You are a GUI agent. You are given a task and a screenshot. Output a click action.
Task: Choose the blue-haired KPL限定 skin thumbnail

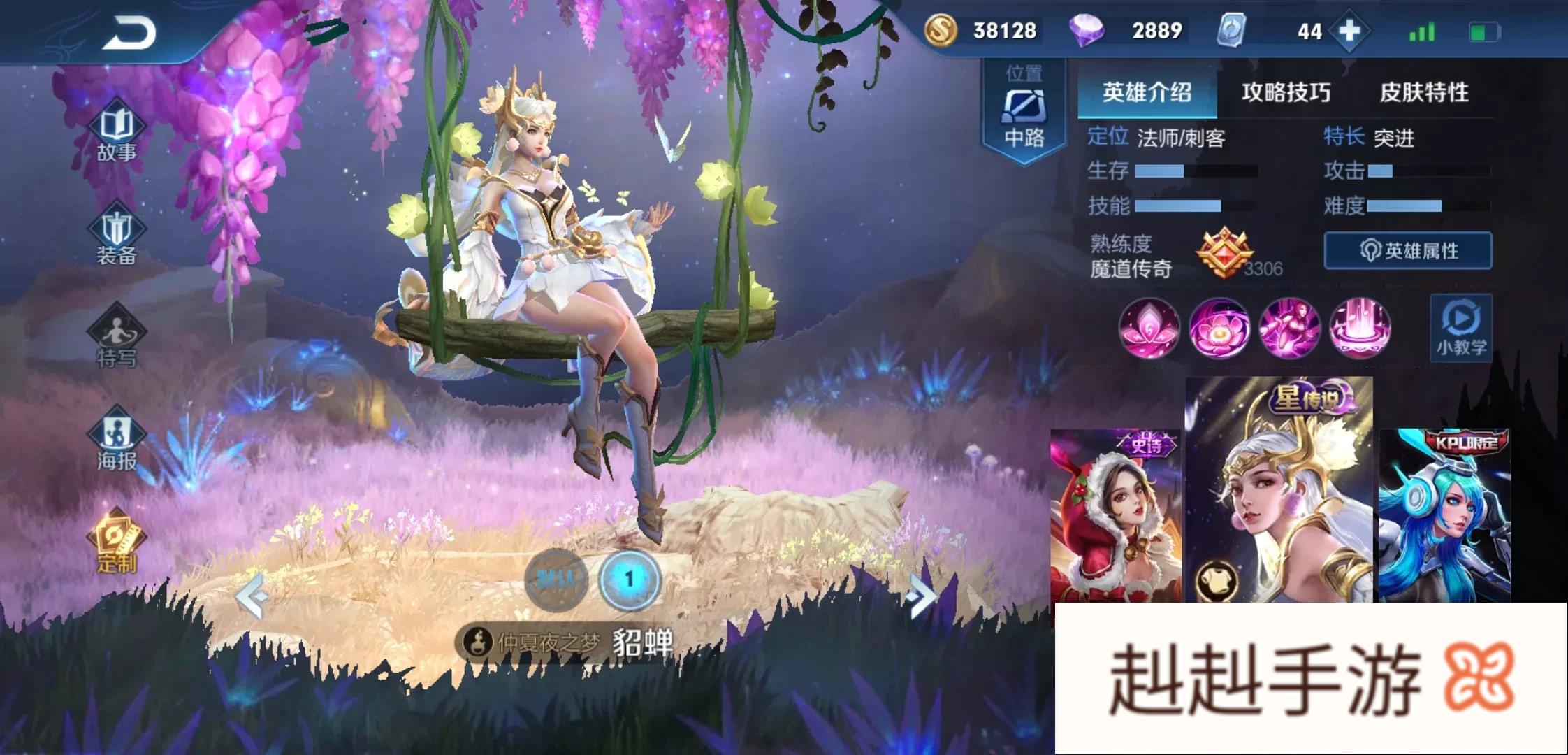[1445, 517]
